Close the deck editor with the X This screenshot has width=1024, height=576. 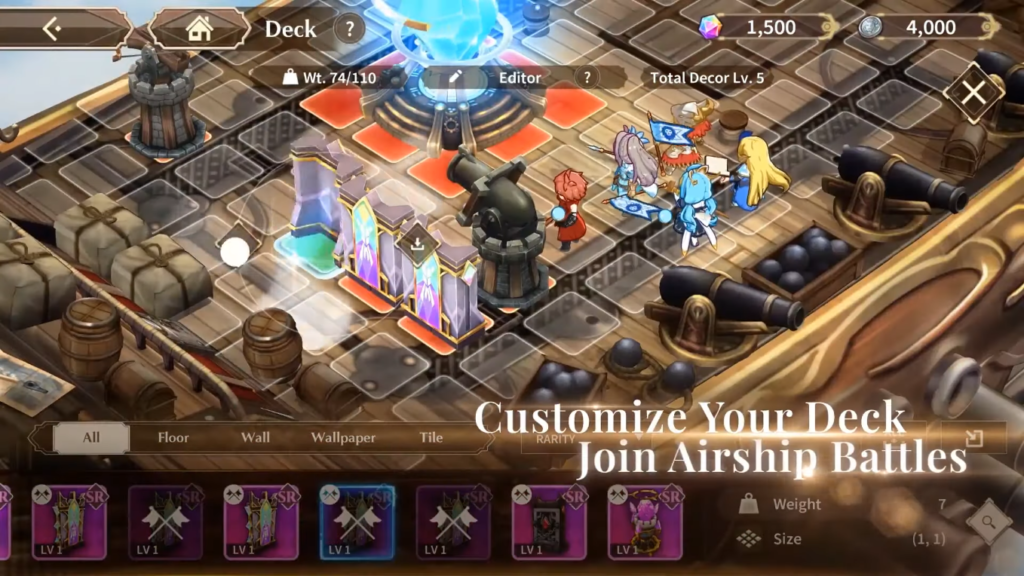[972, 95]
